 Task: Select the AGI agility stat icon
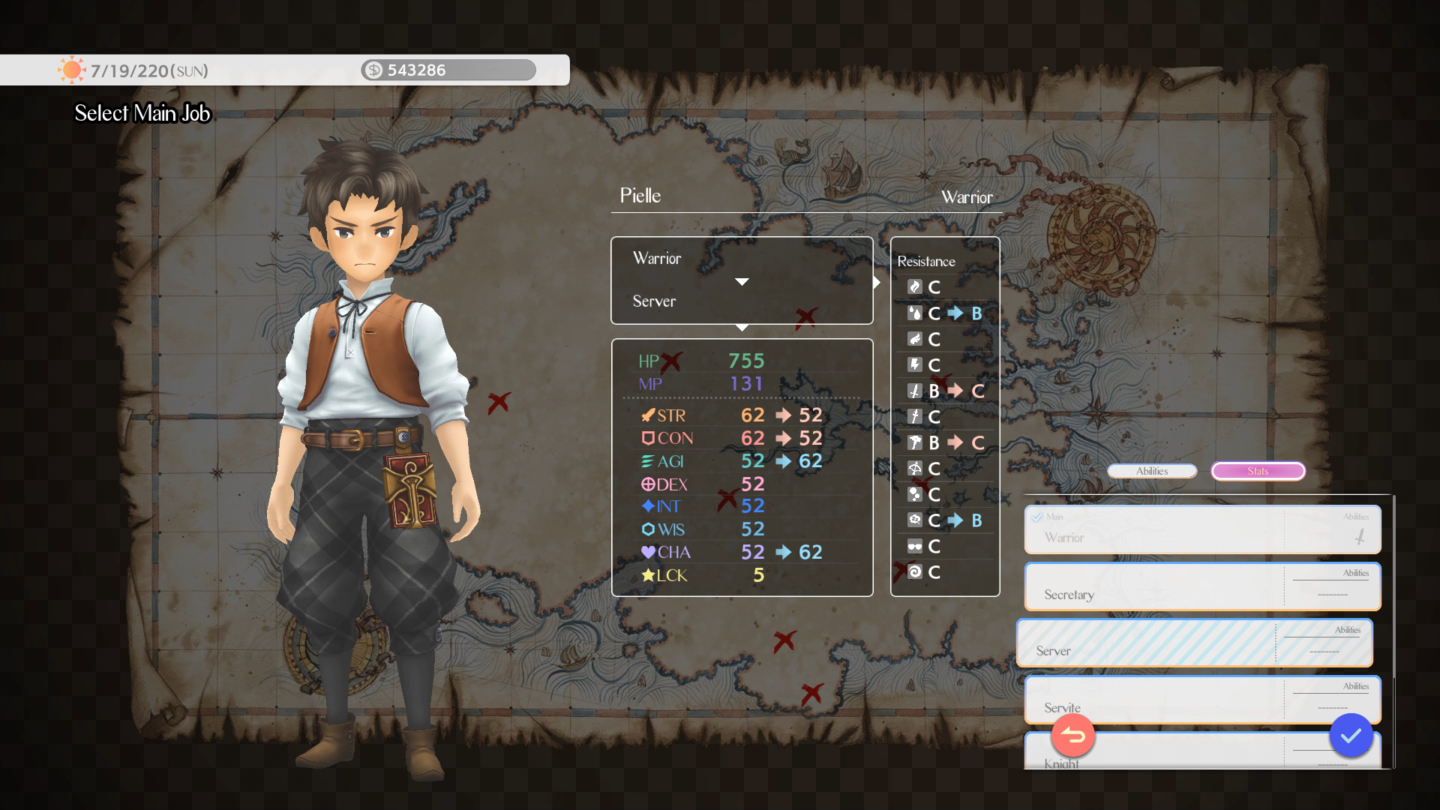point(650,460)
